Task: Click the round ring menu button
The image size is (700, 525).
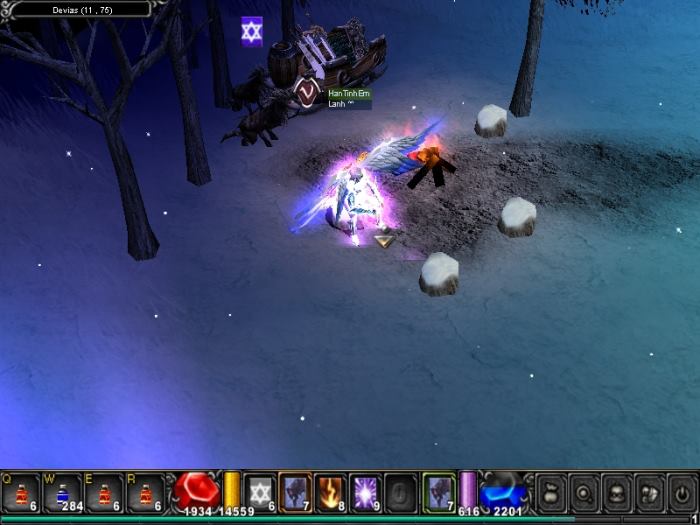Action: point(584,492)
